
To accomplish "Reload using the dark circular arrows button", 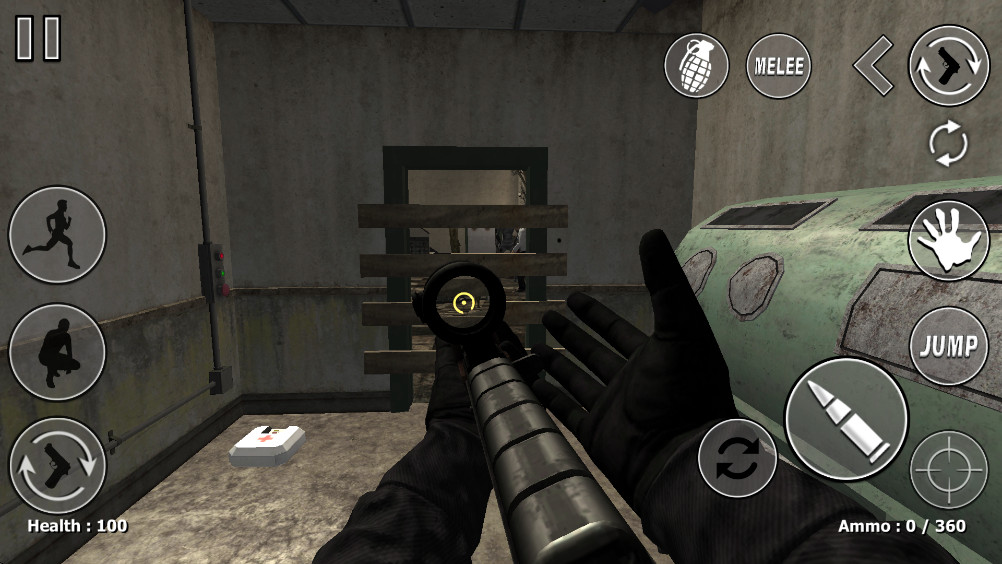I will tap(738, 458).
